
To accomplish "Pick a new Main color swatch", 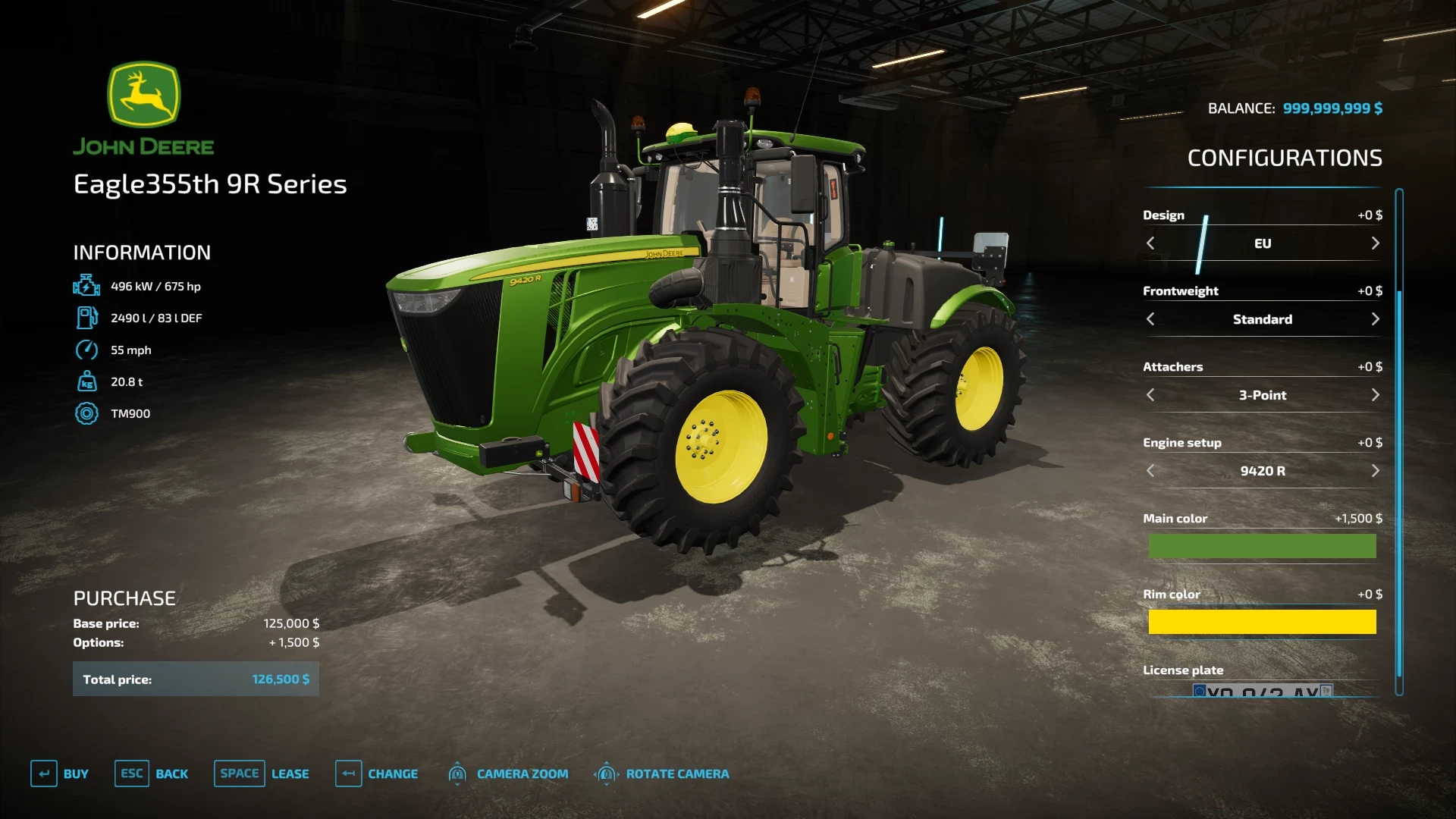I will coord(1262,546).
